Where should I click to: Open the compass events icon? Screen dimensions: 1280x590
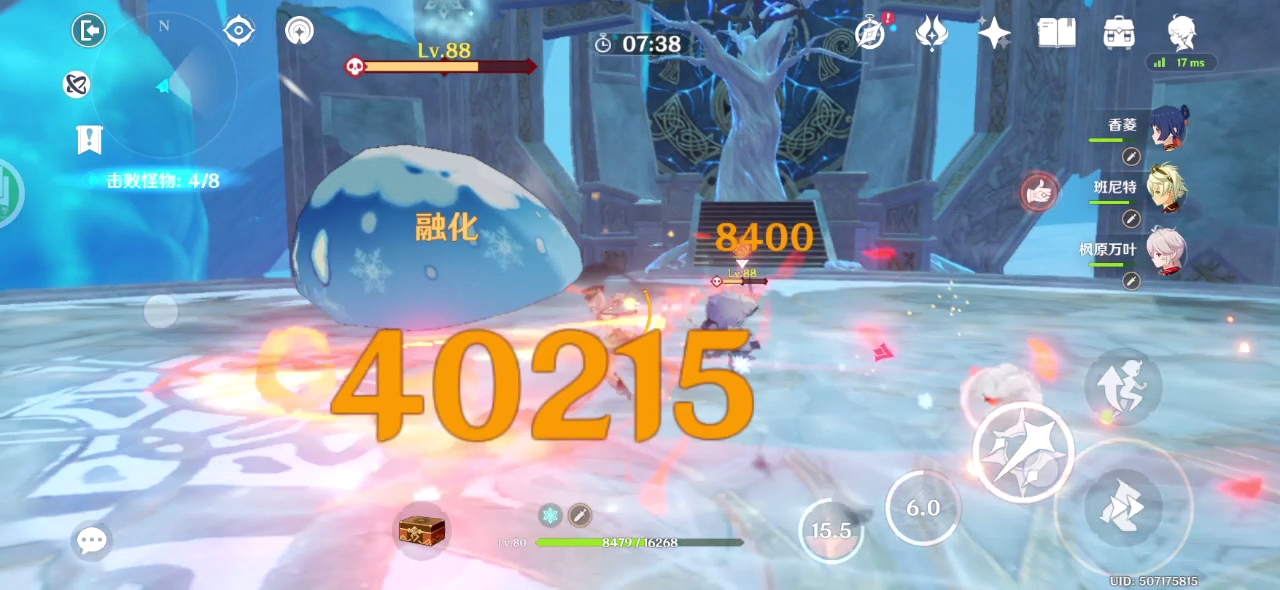(x=871, y=33)
